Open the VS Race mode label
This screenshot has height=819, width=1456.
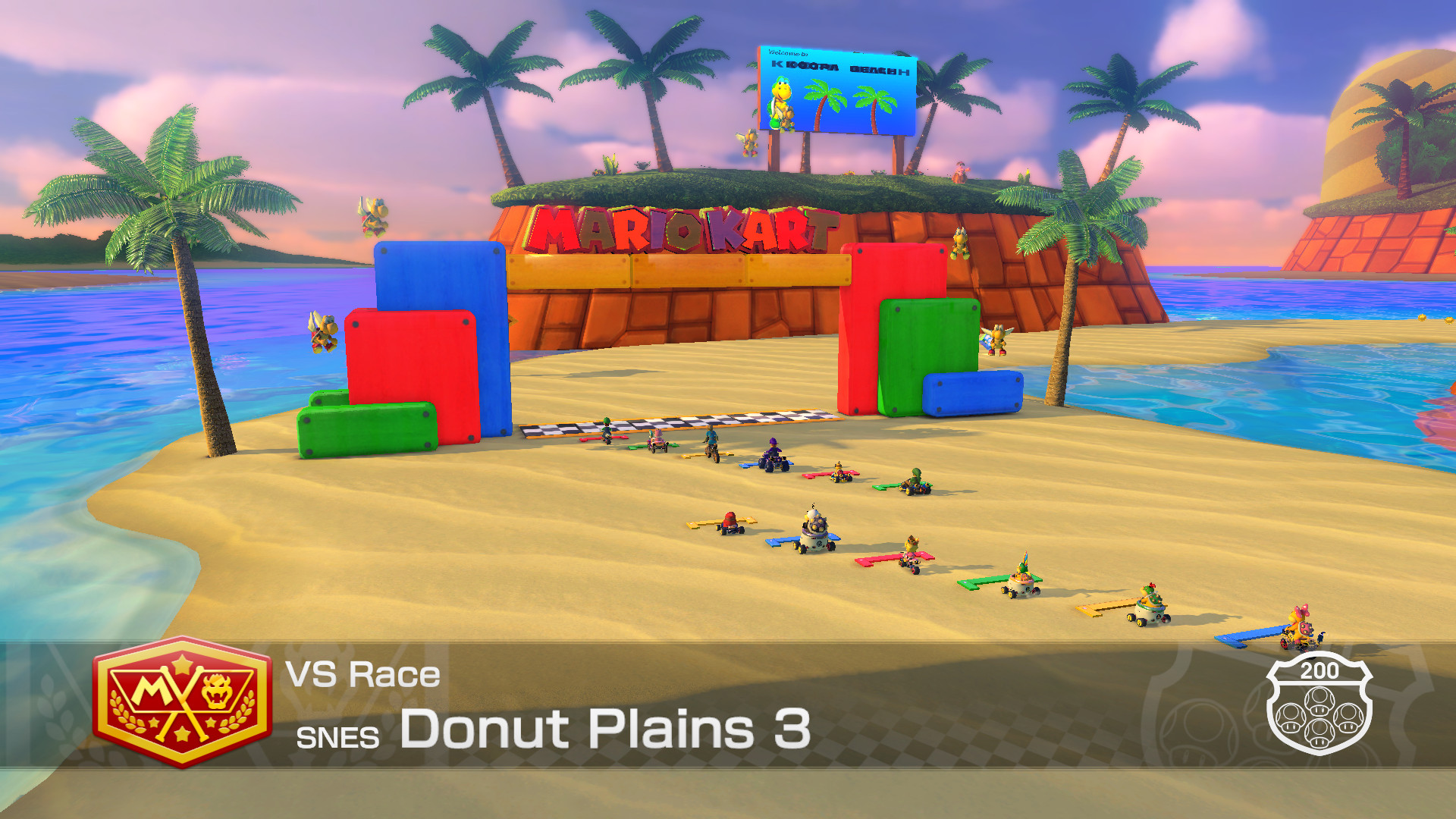point(362,675)
